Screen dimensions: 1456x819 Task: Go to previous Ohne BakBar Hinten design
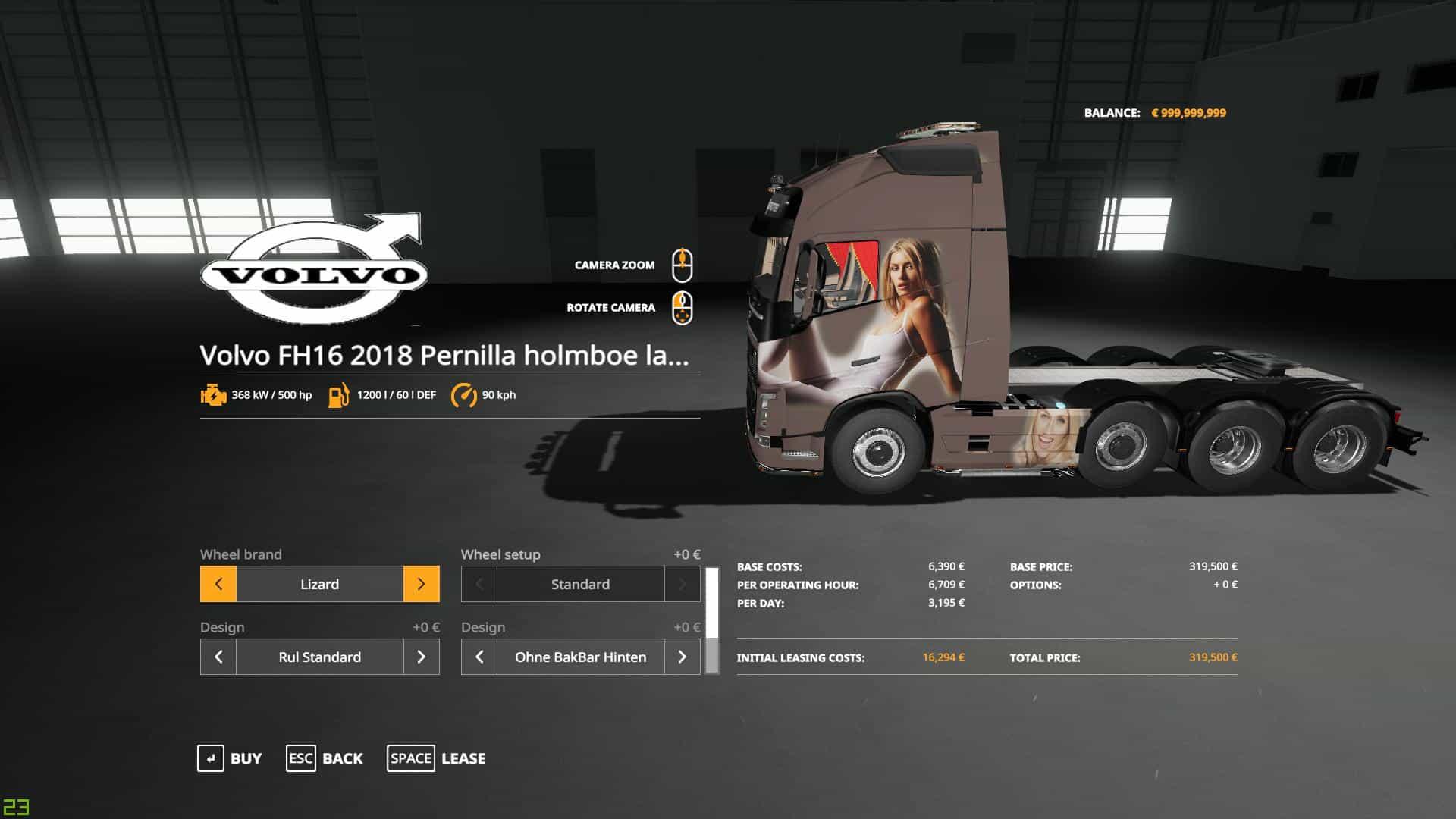[479, 657]
